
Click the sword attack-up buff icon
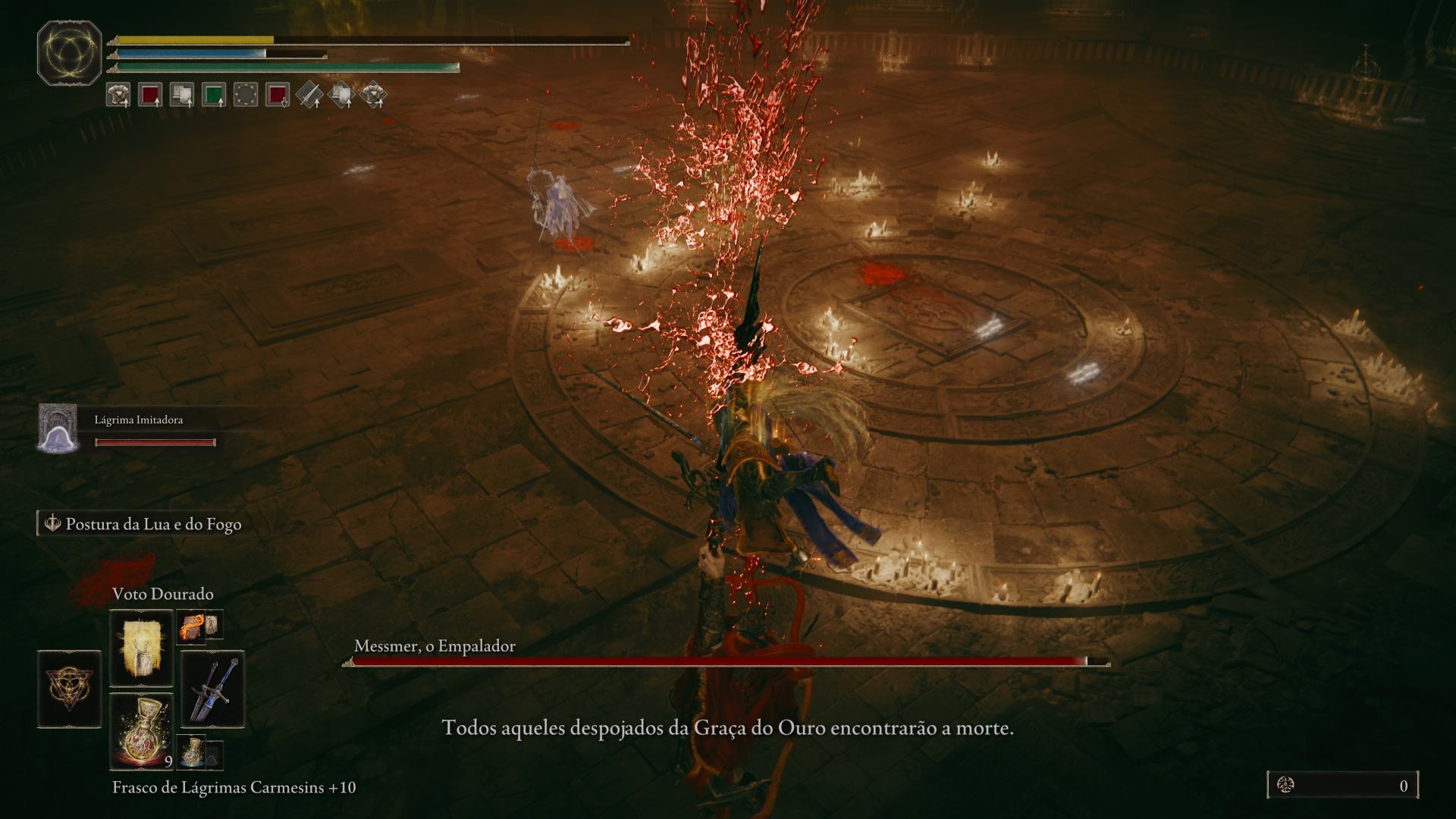tap(309, 95)
